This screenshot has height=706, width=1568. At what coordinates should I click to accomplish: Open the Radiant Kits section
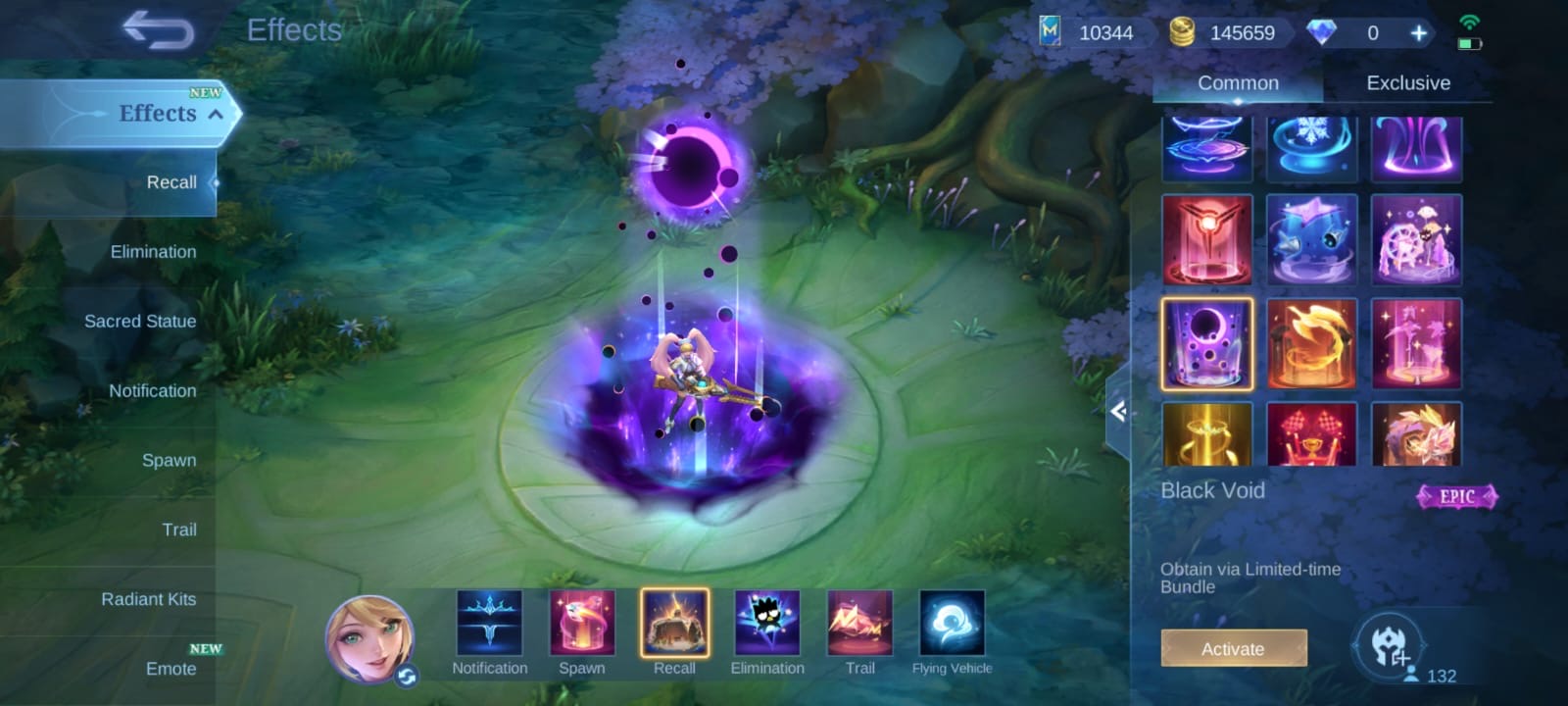148,599
